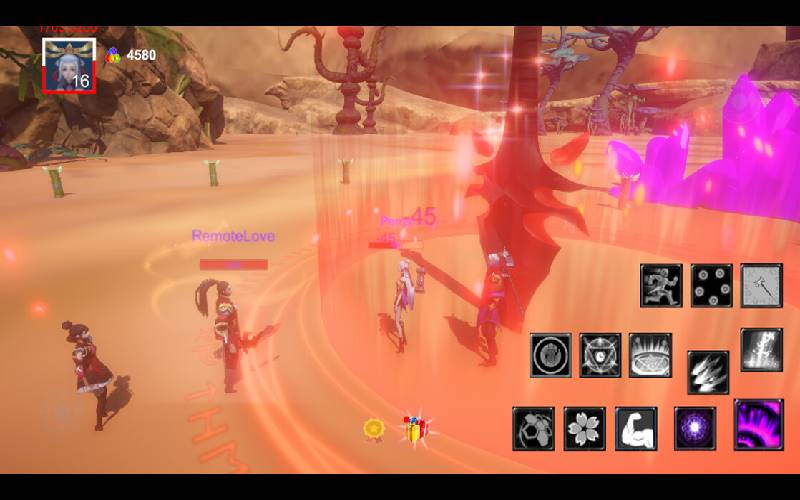This screenshot has width=800, height=500.
Task: Use the hexagram magic circle skill
Action: 600,355
